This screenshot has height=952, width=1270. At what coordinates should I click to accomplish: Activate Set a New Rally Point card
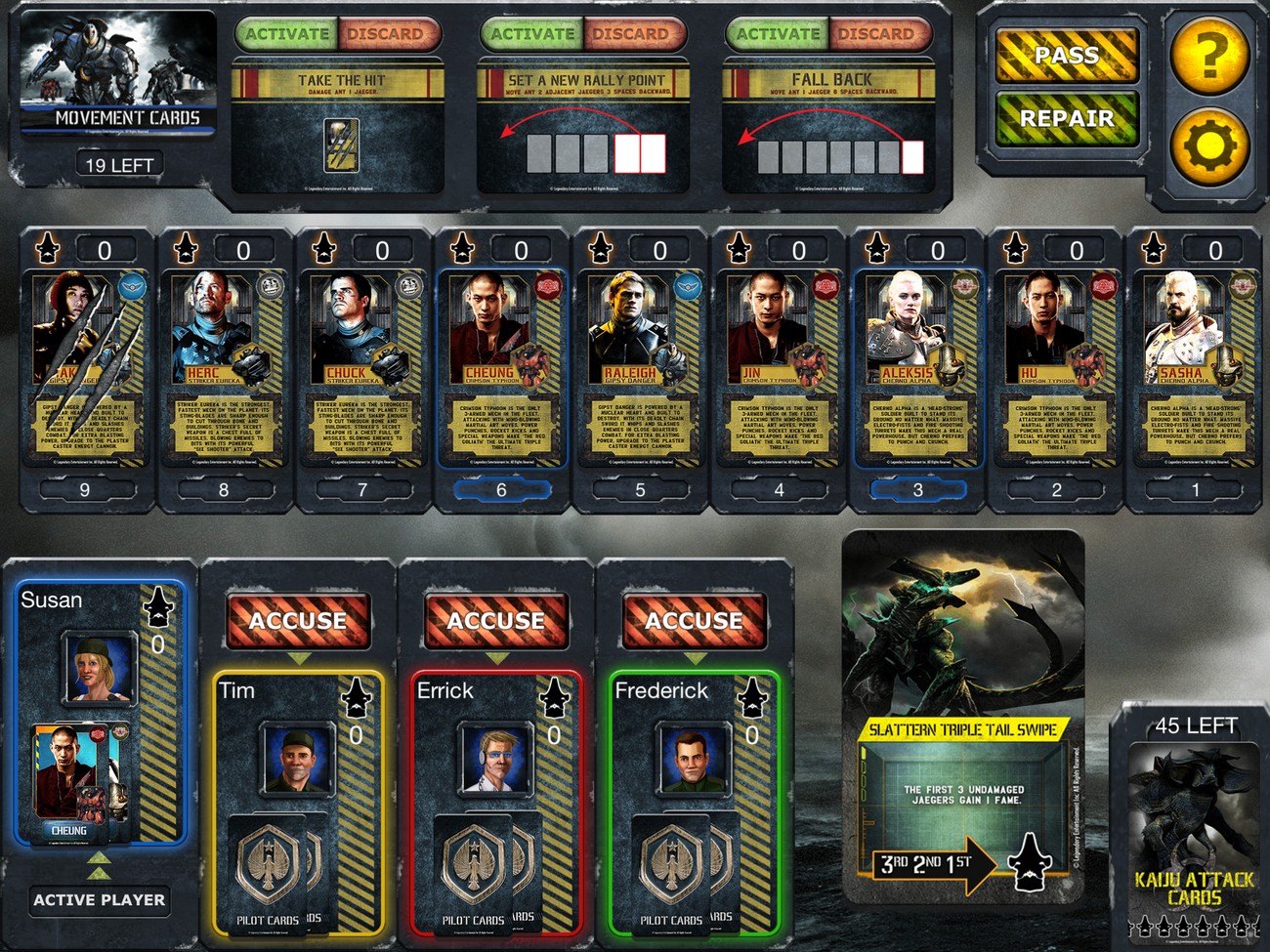click(x=532, y=34)
